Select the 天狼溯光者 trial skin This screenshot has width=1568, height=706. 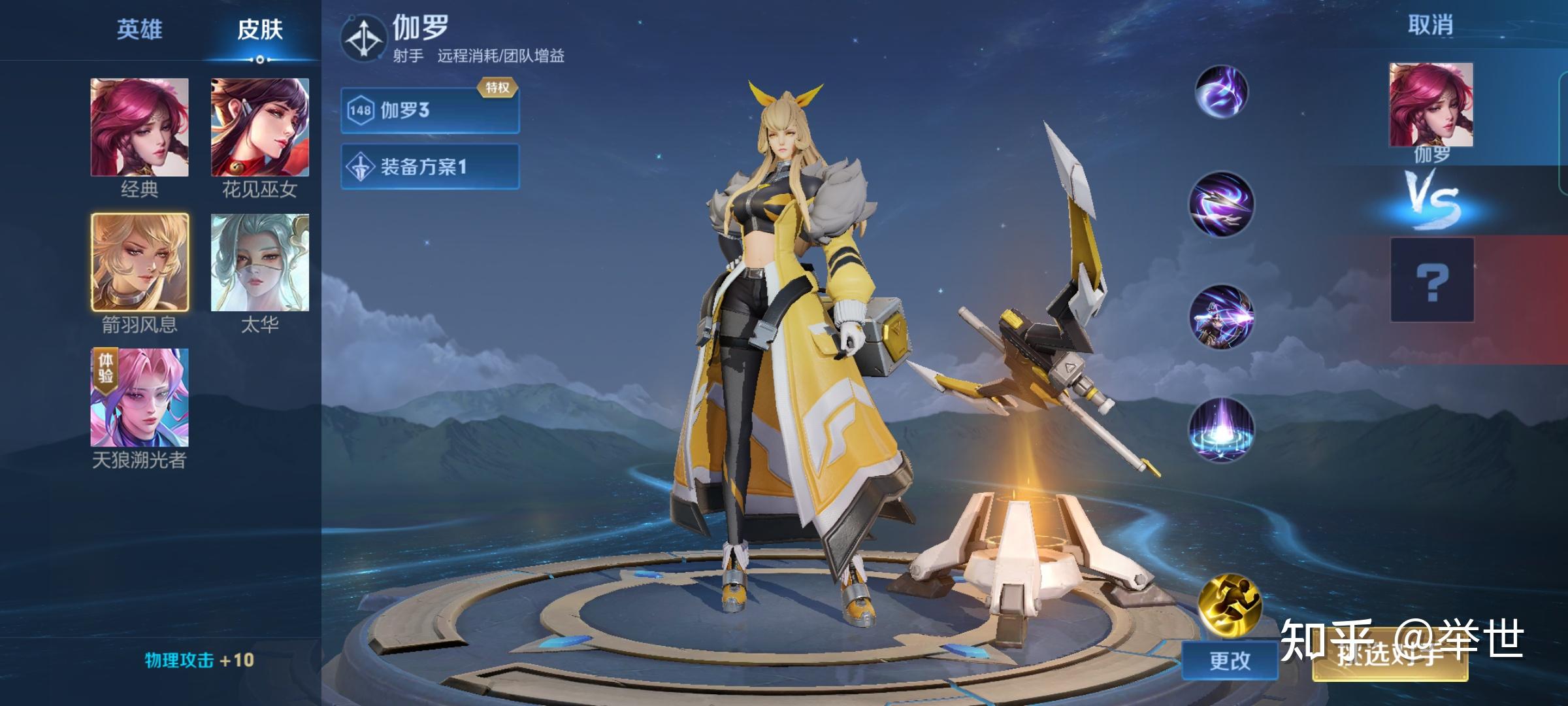coord(139,397)
